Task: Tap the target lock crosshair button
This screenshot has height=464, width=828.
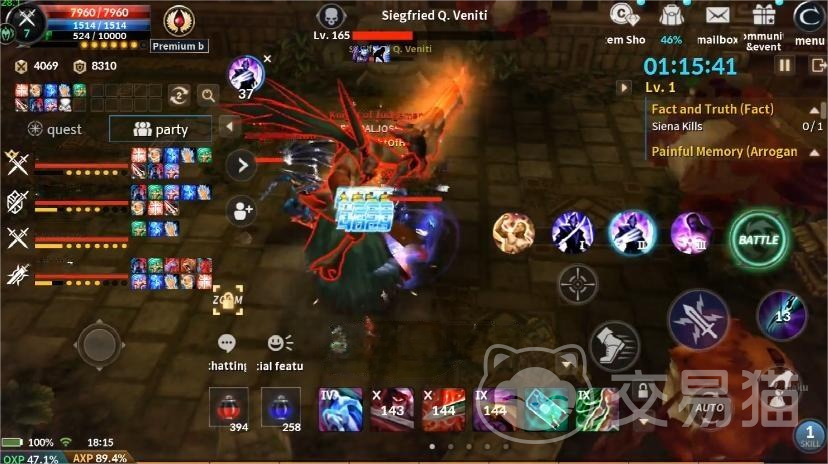Action: tap(577, 284)
